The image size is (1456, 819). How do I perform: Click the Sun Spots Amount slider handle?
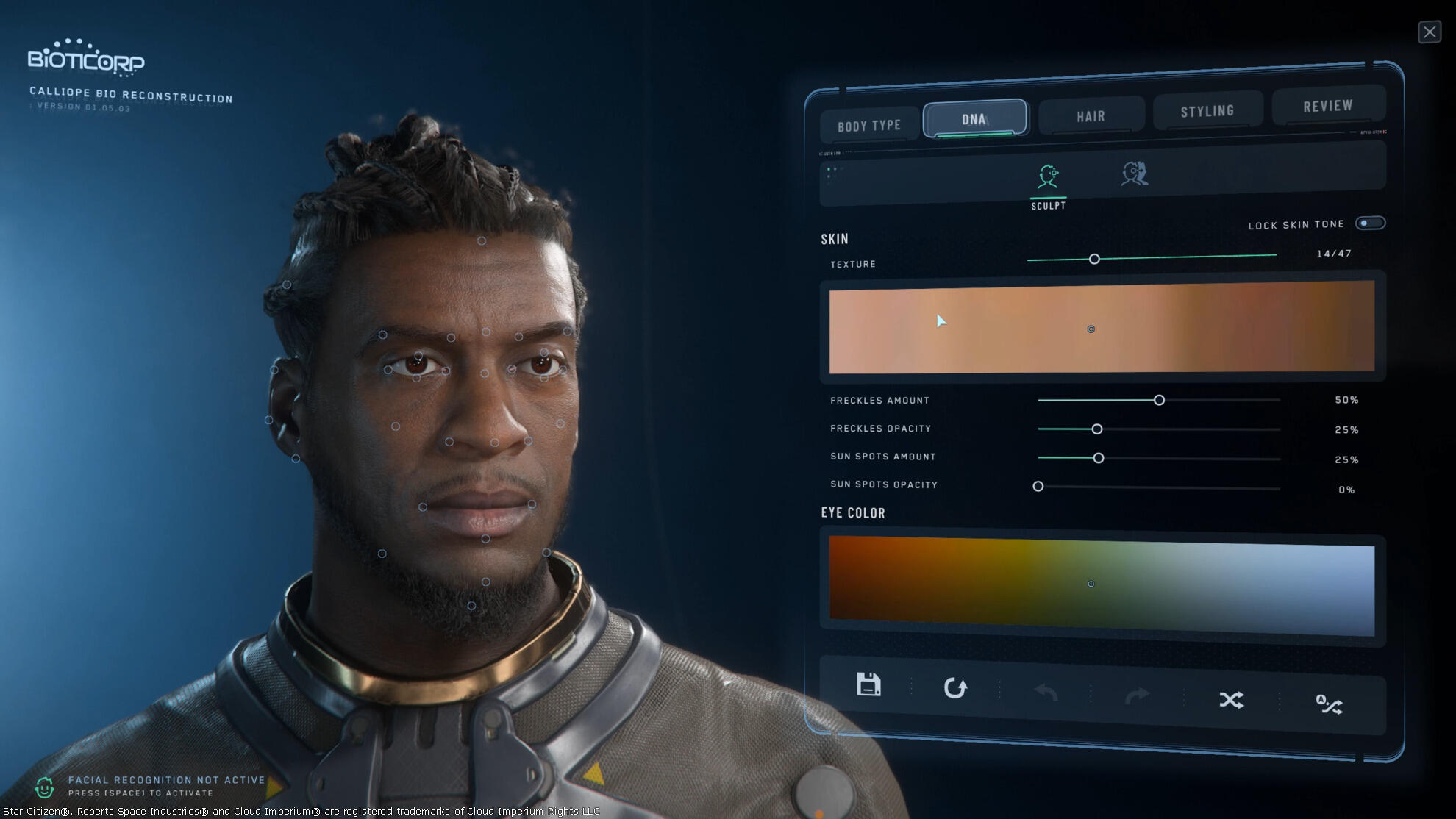coord(1098,458)
